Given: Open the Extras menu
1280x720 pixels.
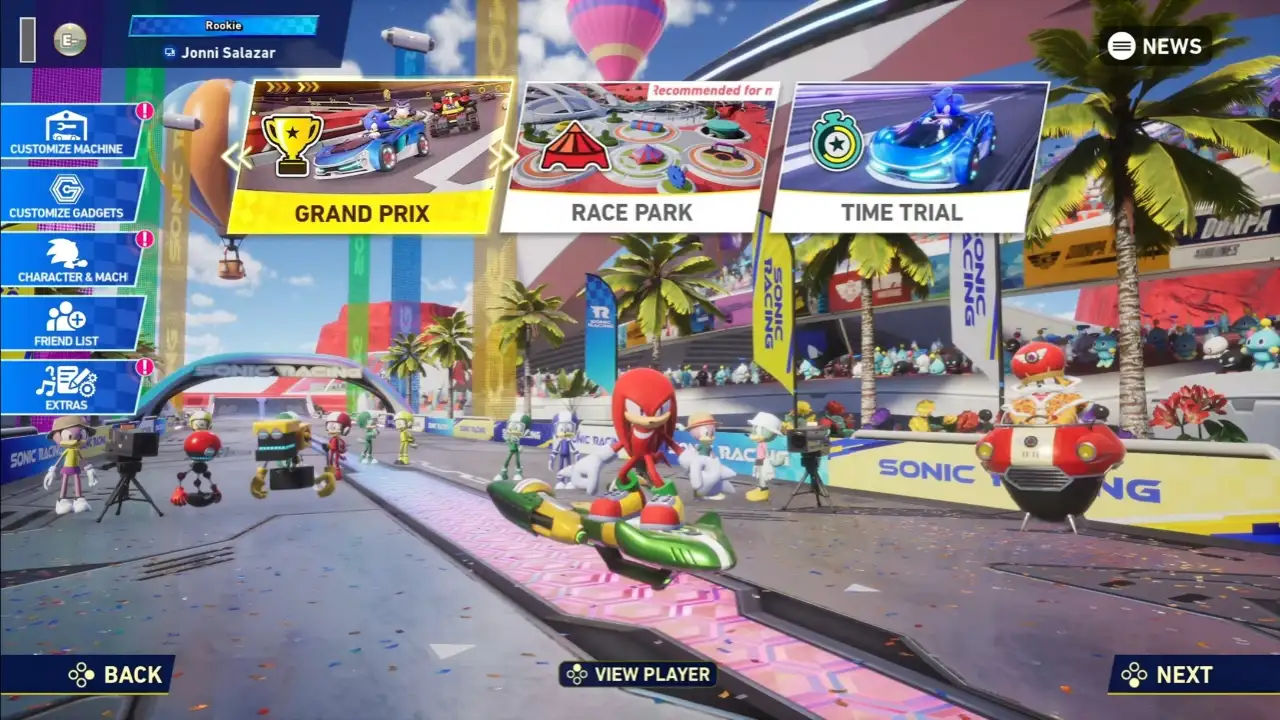Looking at the screenshot, I should pyautogui.click(x=66, y=385).
